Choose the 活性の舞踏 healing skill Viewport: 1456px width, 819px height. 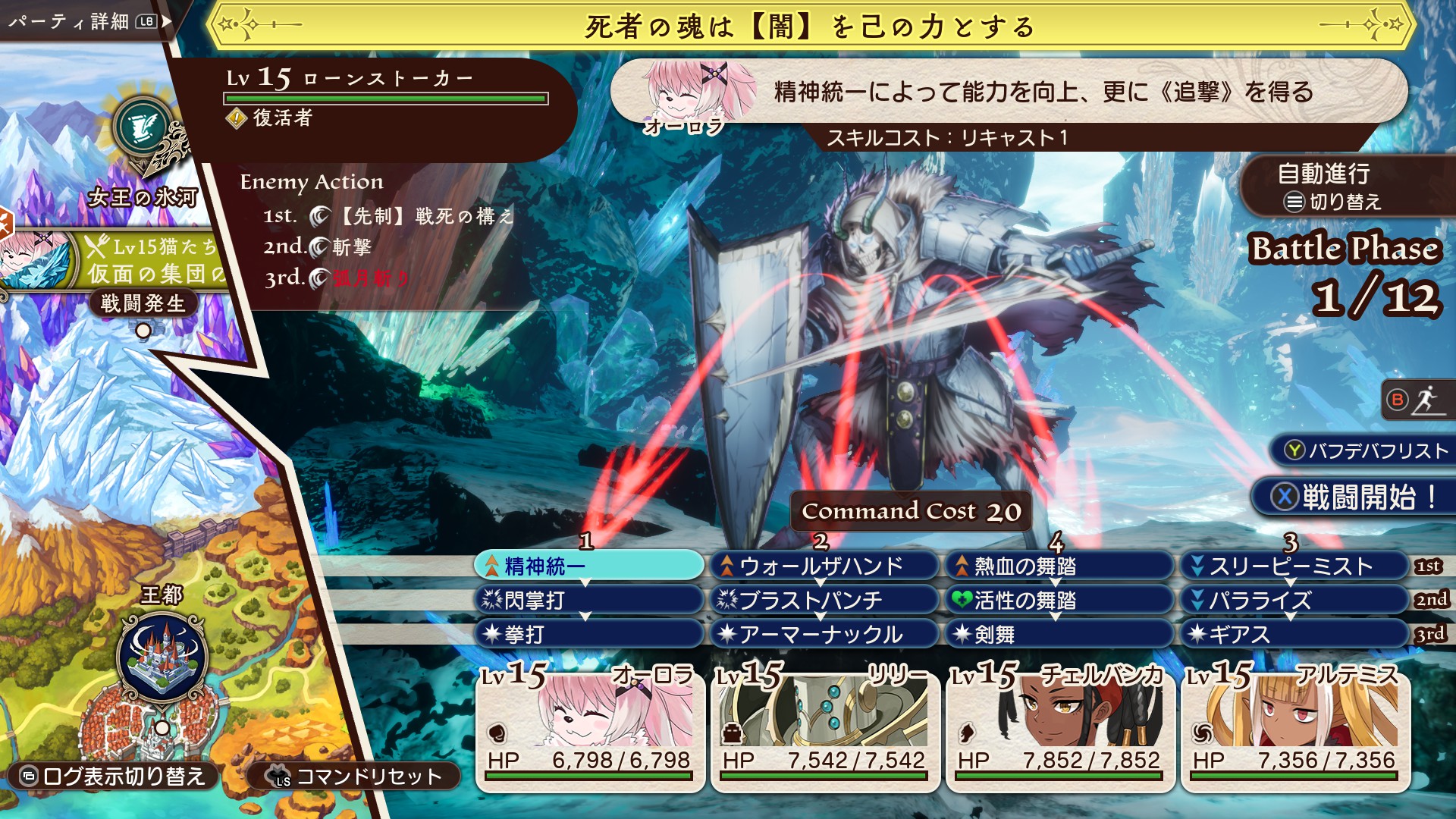(x=1059, y=600)
